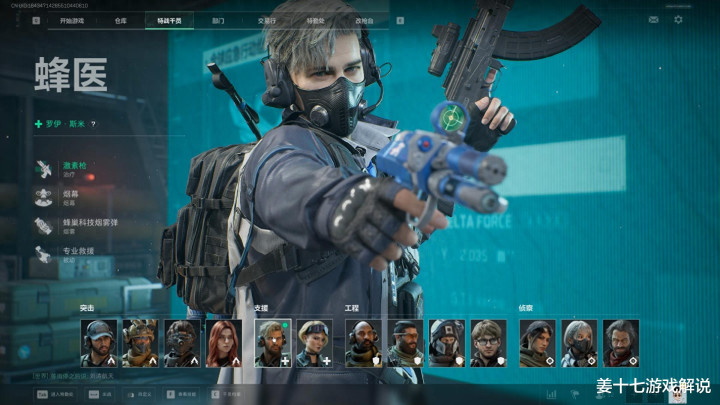The height and width of the screenshot is (405, 720).
Task: Choose the red-haired assault operator portrait
Action: click(x=224, y=343)
